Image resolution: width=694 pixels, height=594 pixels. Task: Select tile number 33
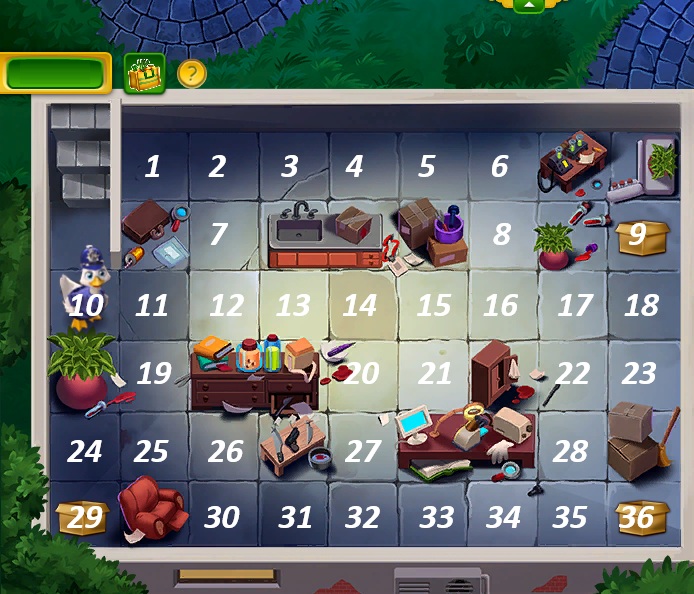click(x=436, y=517)
